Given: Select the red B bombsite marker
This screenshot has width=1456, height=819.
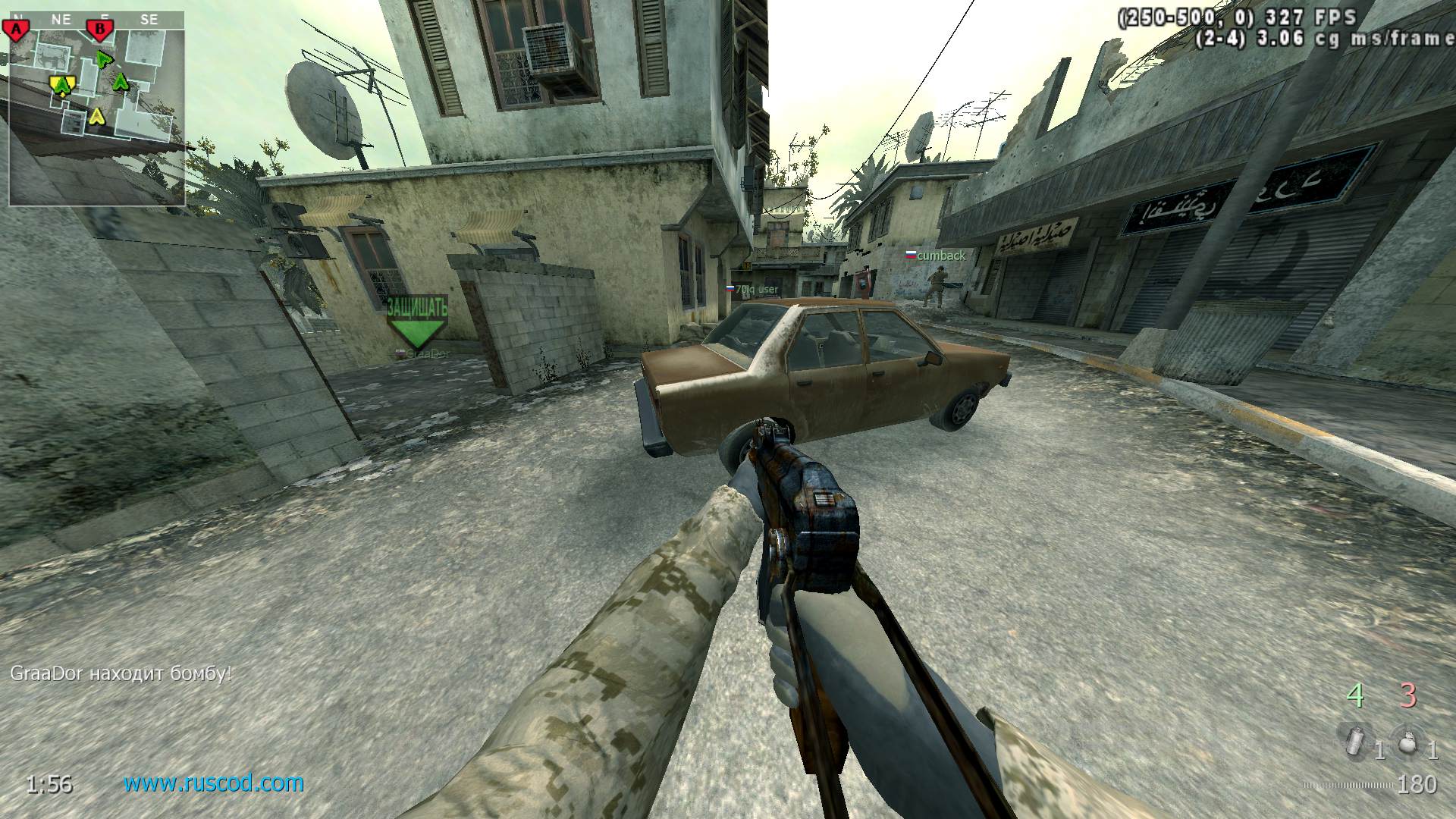Looking at the screenshot, I should [99, 30].
